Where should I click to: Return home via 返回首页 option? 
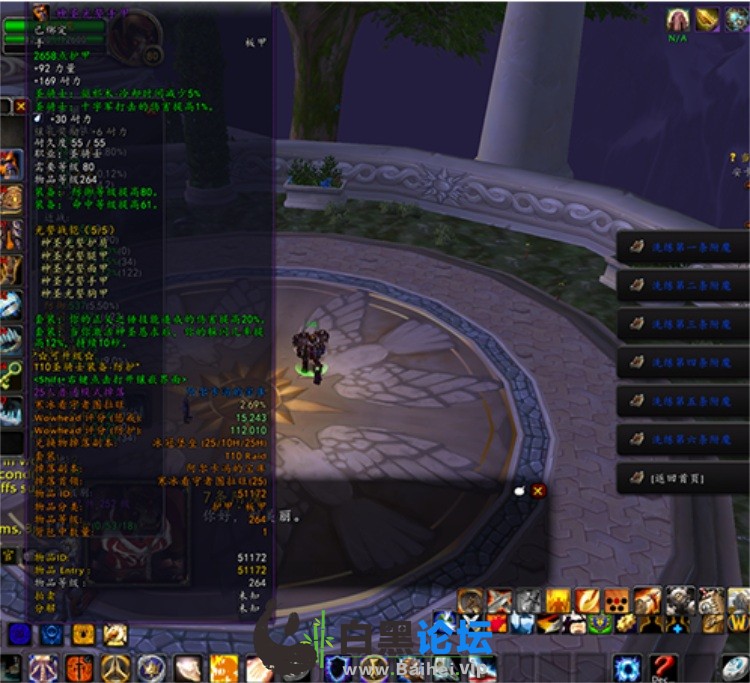pos(683,478)
